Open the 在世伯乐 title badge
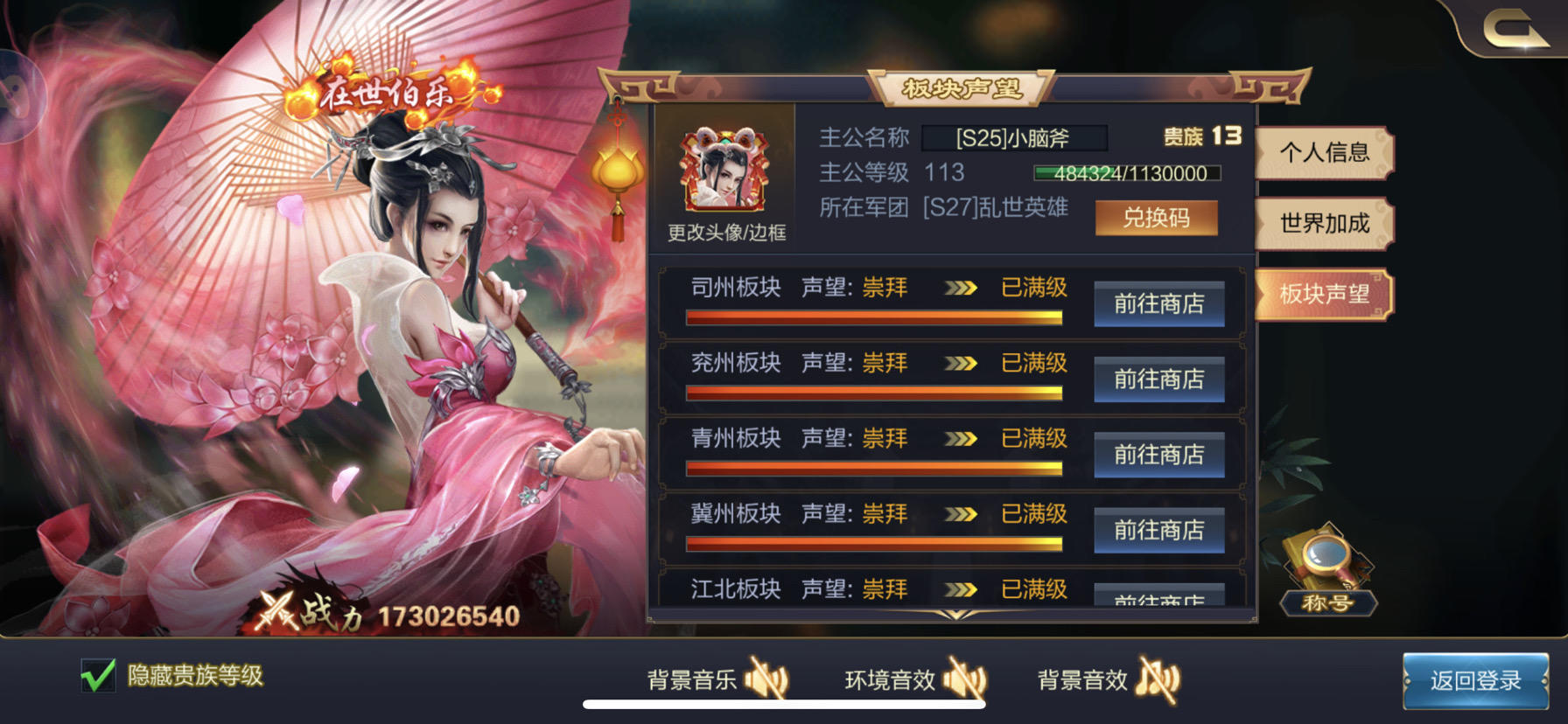This screenshot has height=724, width=1568. [388, 93]
